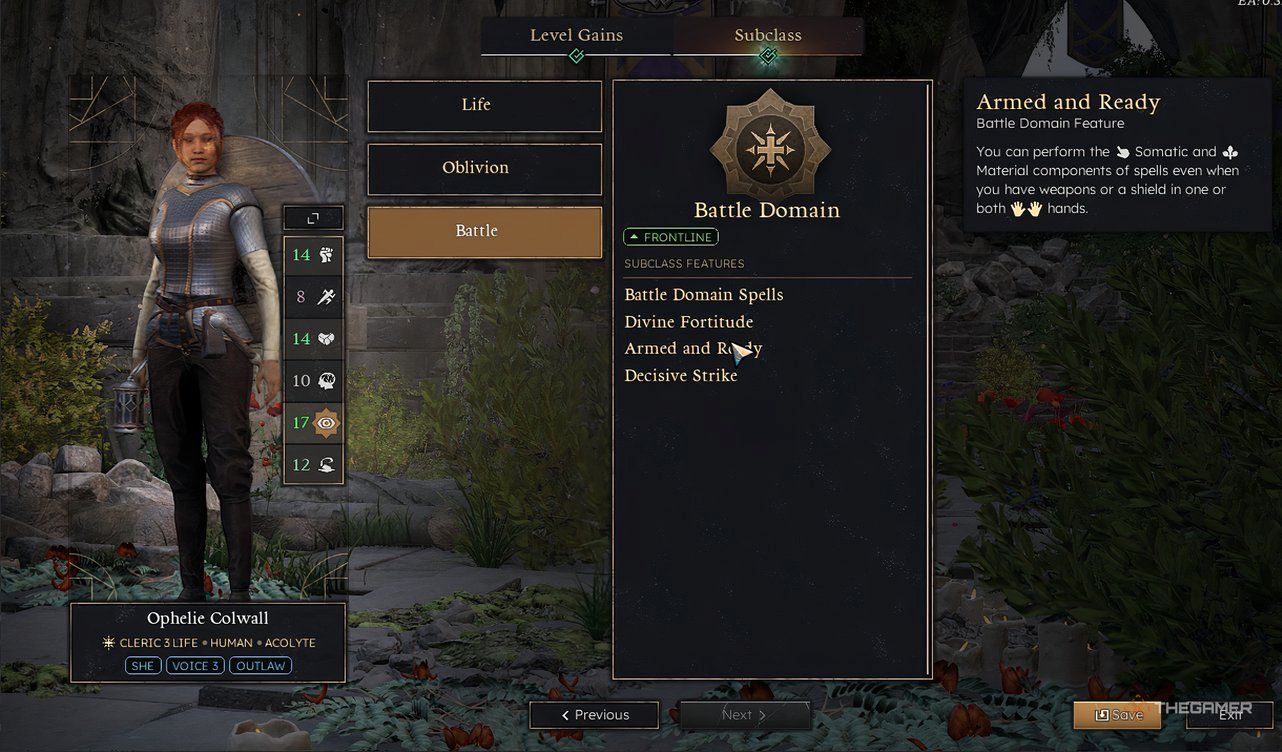
Task: Show Battle Domain Spells feature details
Action: tap(704, 295)
